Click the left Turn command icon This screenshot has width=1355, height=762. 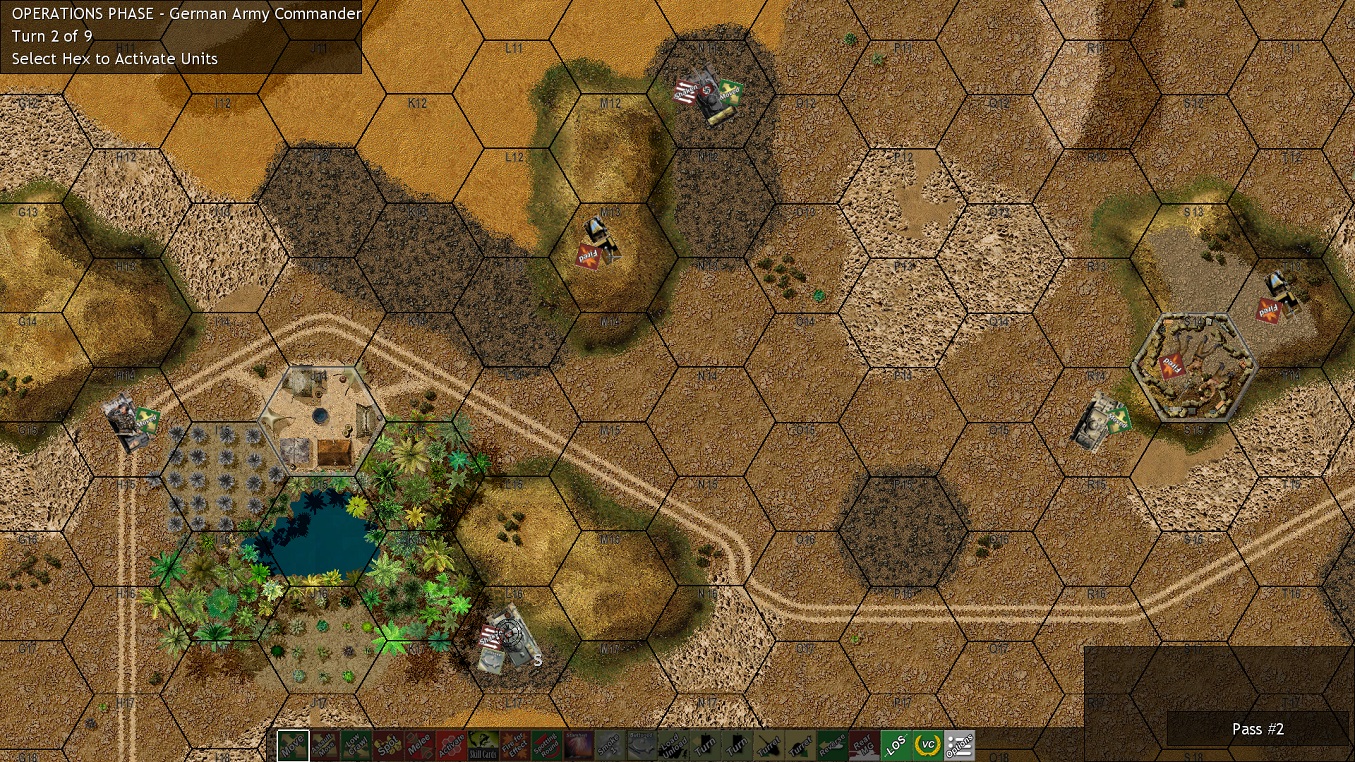(706, 745)
